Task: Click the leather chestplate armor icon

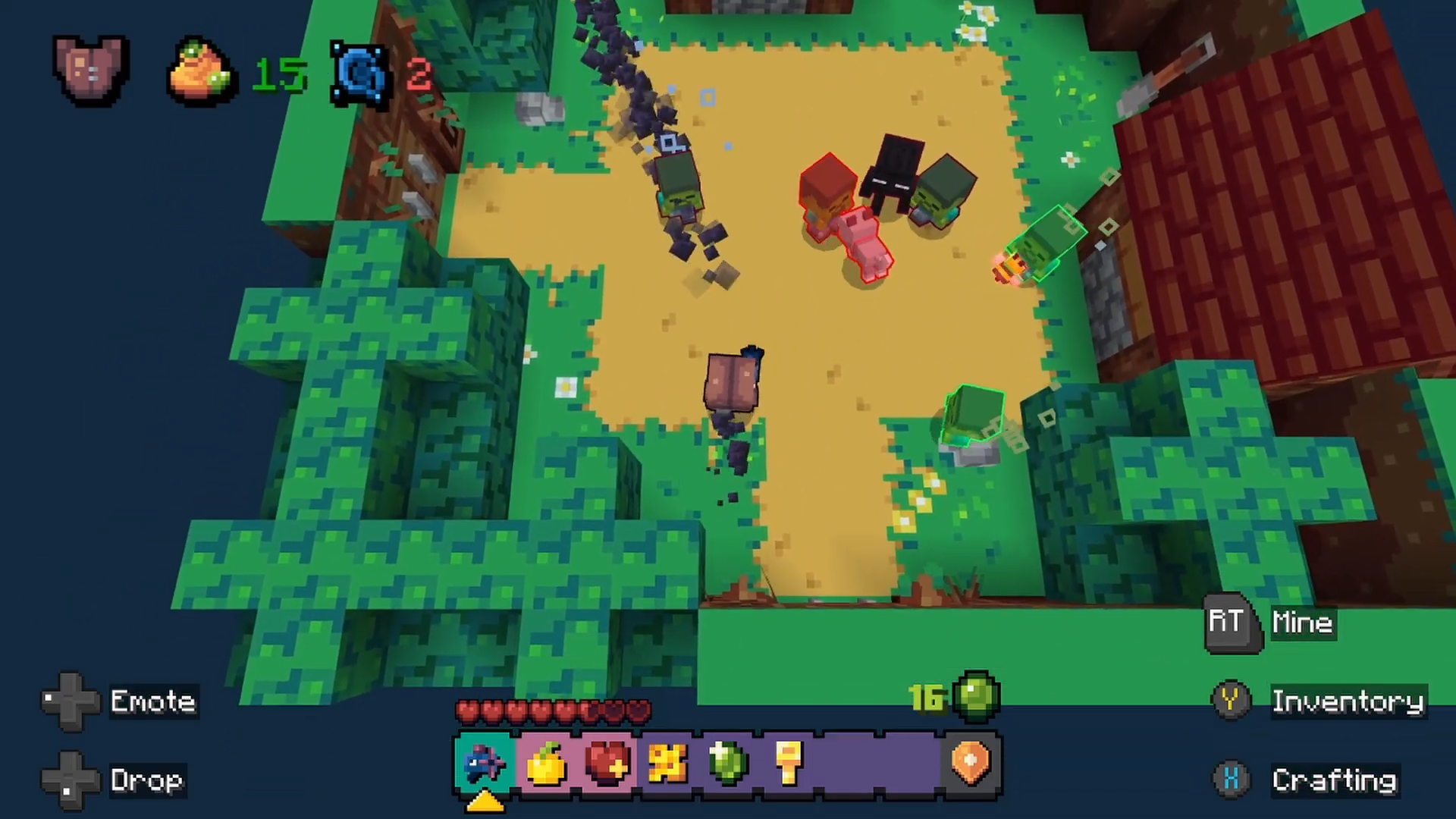Action: (90, 71)
